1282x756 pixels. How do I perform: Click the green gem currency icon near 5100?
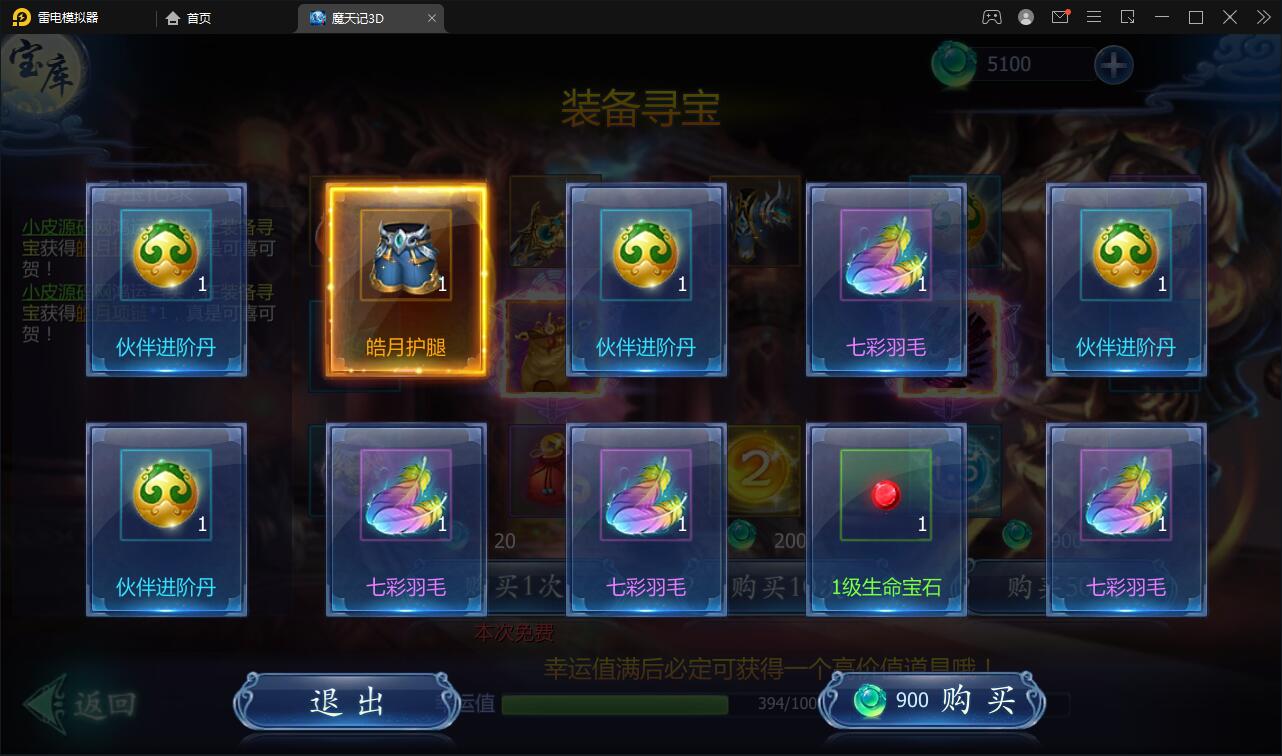pos(957,62)
